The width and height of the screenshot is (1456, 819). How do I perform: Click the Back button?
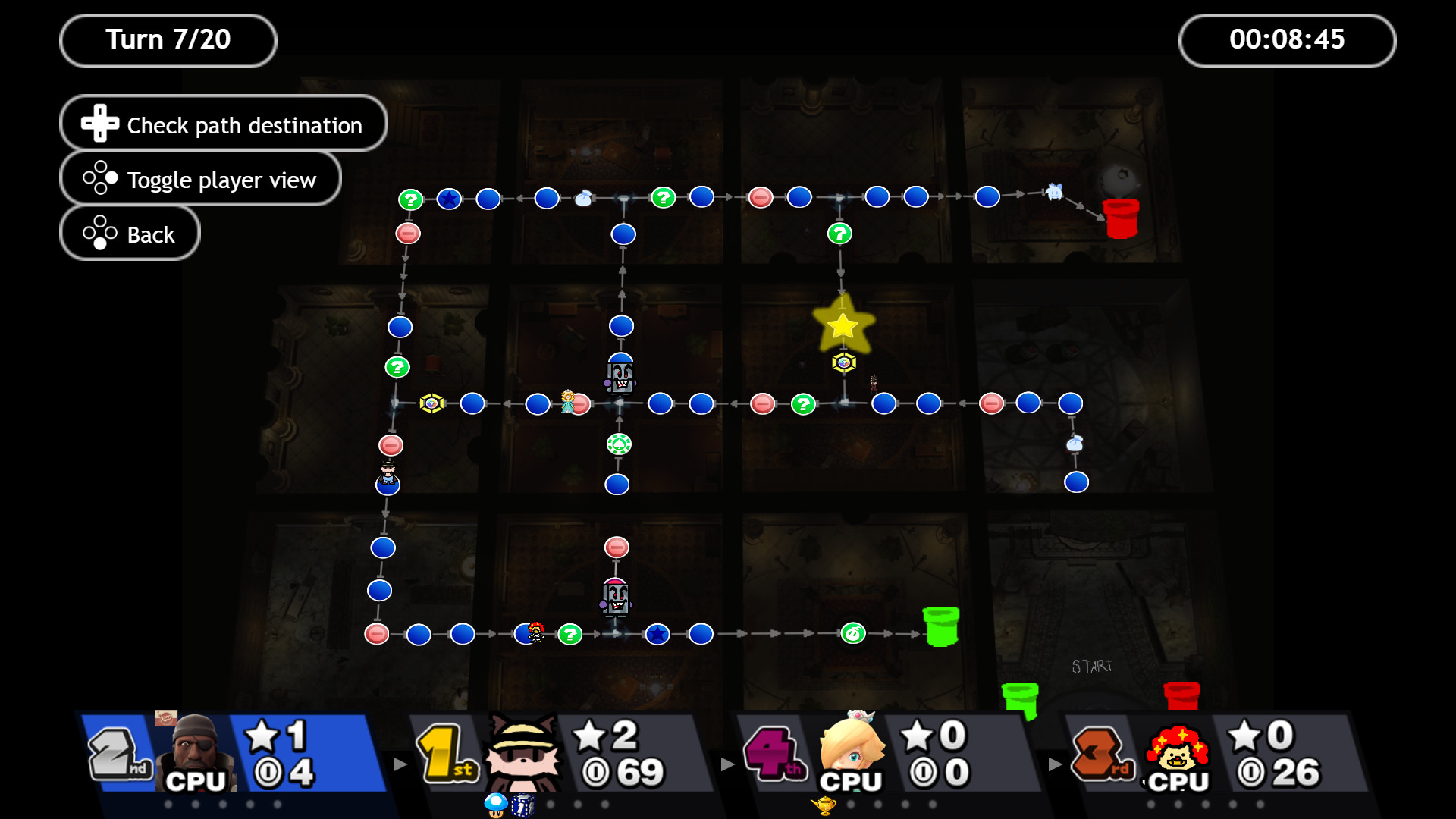(129, 233)
